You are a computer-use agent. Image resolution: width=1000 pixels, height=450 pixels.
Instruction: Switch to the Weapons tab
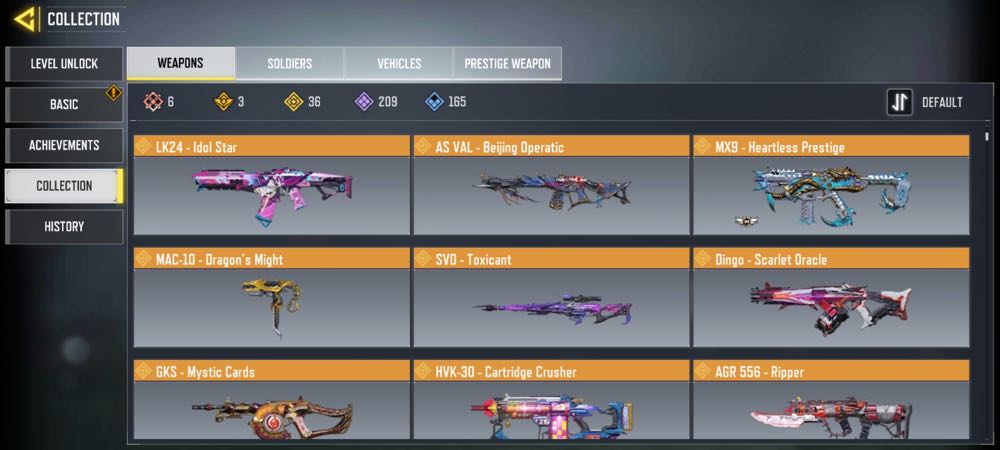click(181, 64)
